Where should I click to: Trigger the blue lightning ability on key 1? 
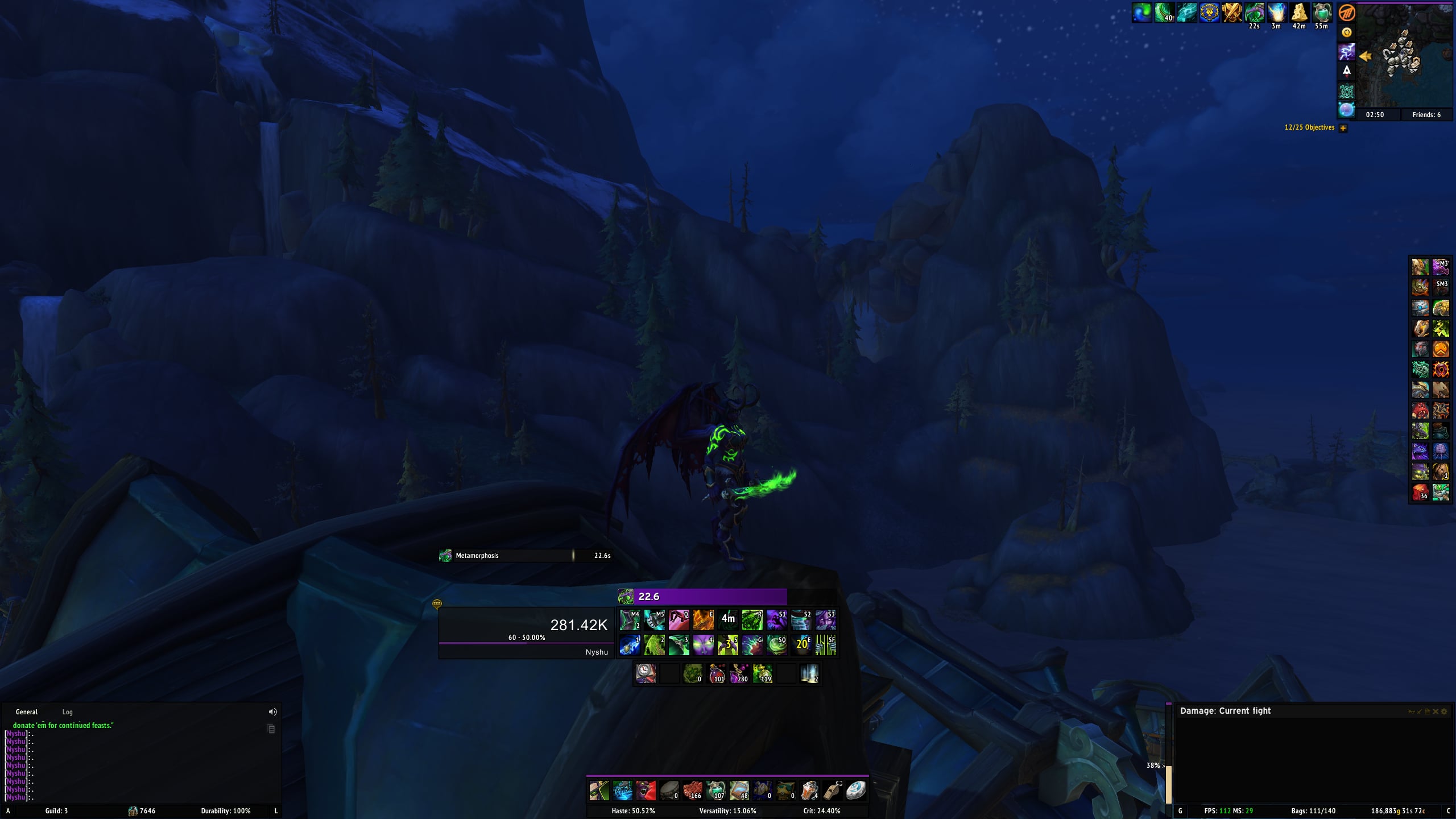point(630,645)
